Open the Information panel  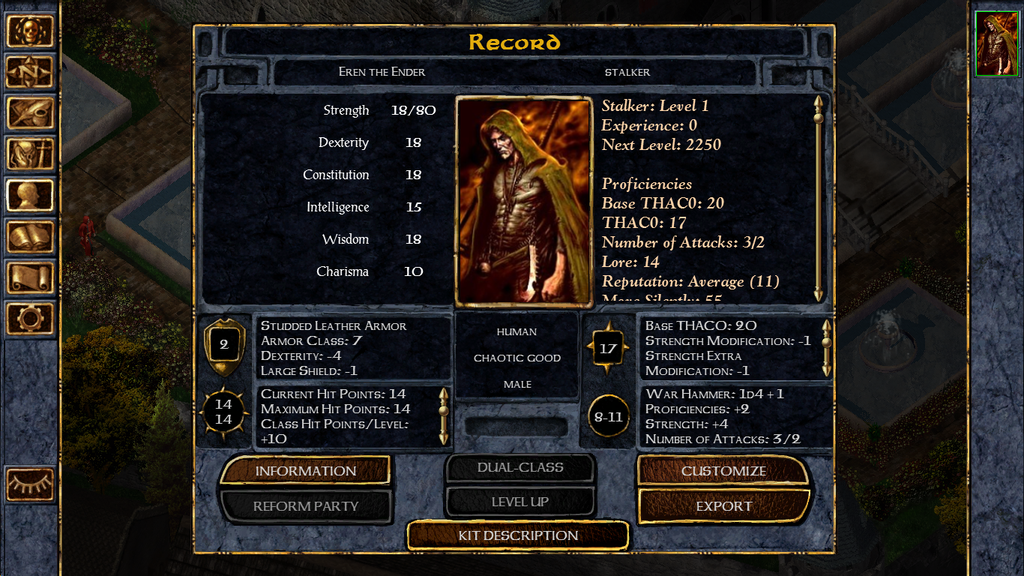click(305, 471)
